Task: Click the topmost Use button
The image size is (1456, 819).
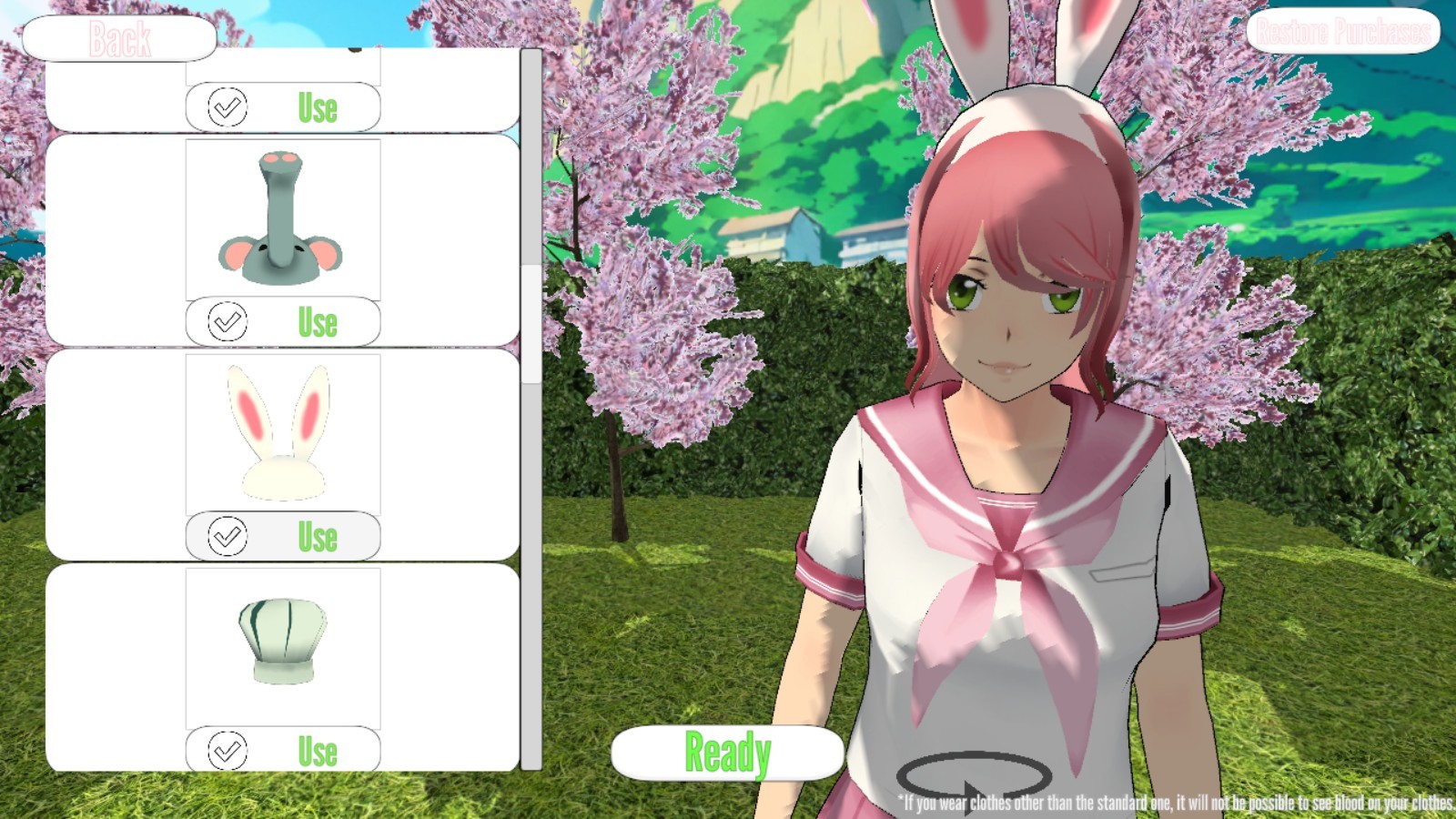Action: (318, 106)
